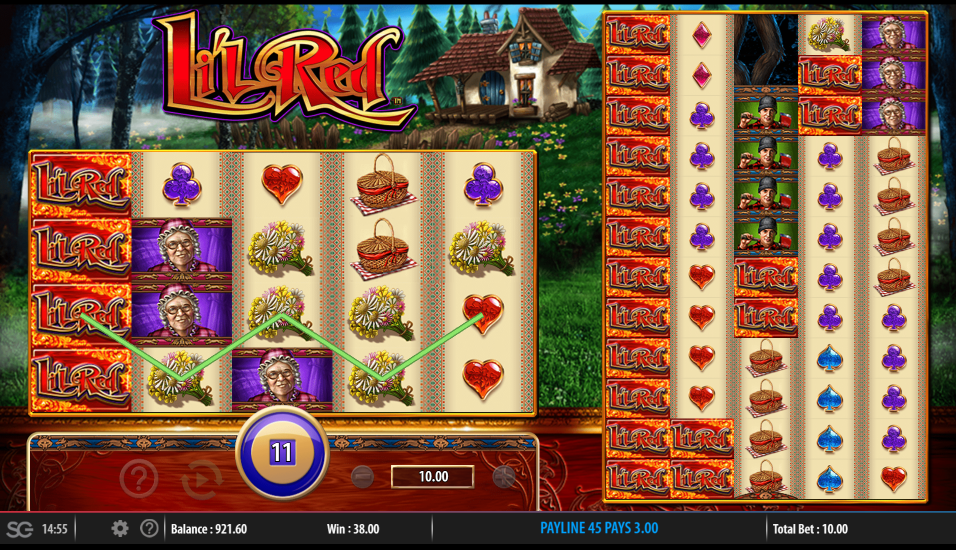Click the round purple spin button
The image size is (956, 550).
pos(282,453)
